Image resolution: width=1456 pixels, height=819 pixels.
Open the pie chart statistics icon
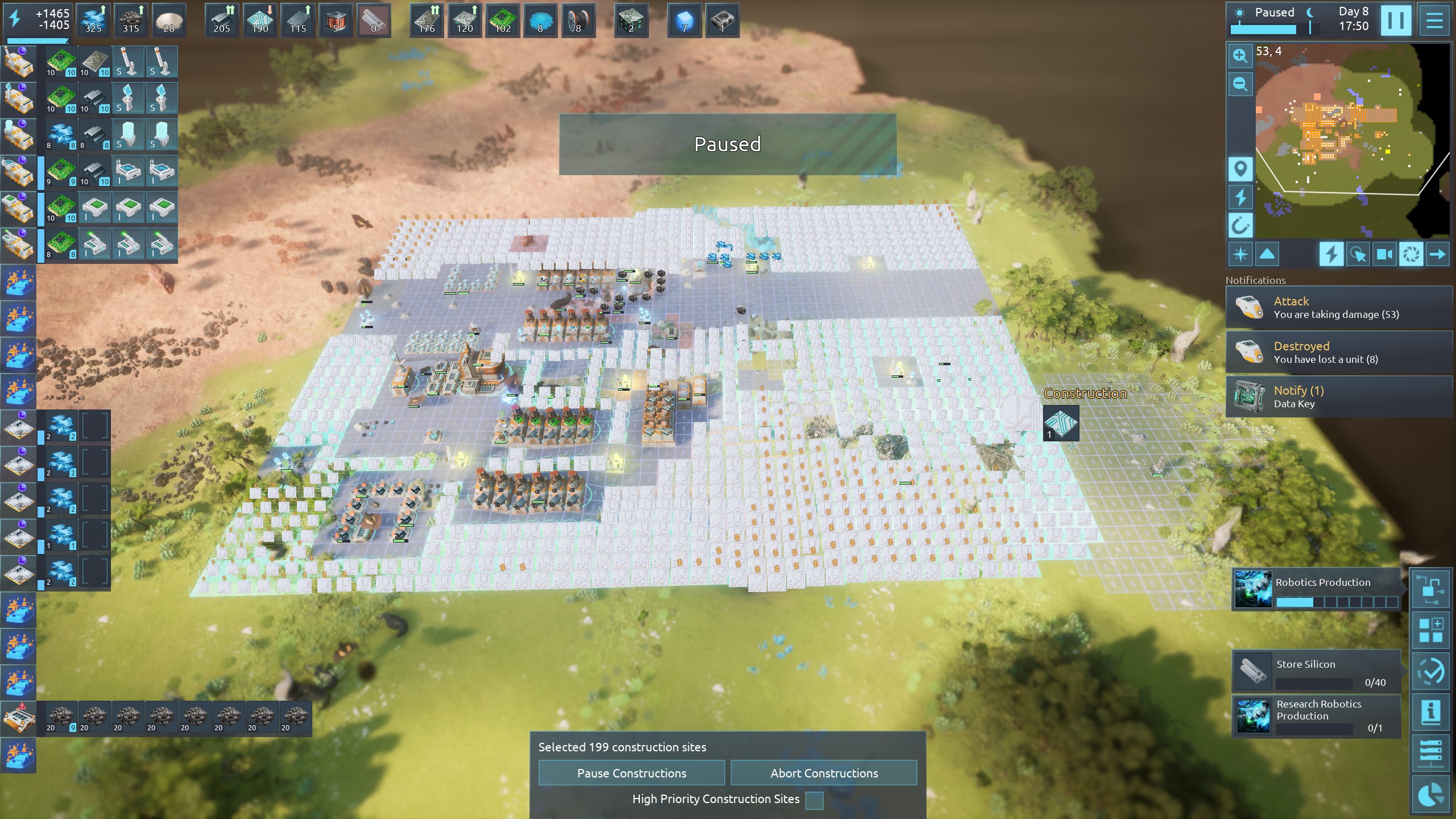(1430, 795)
